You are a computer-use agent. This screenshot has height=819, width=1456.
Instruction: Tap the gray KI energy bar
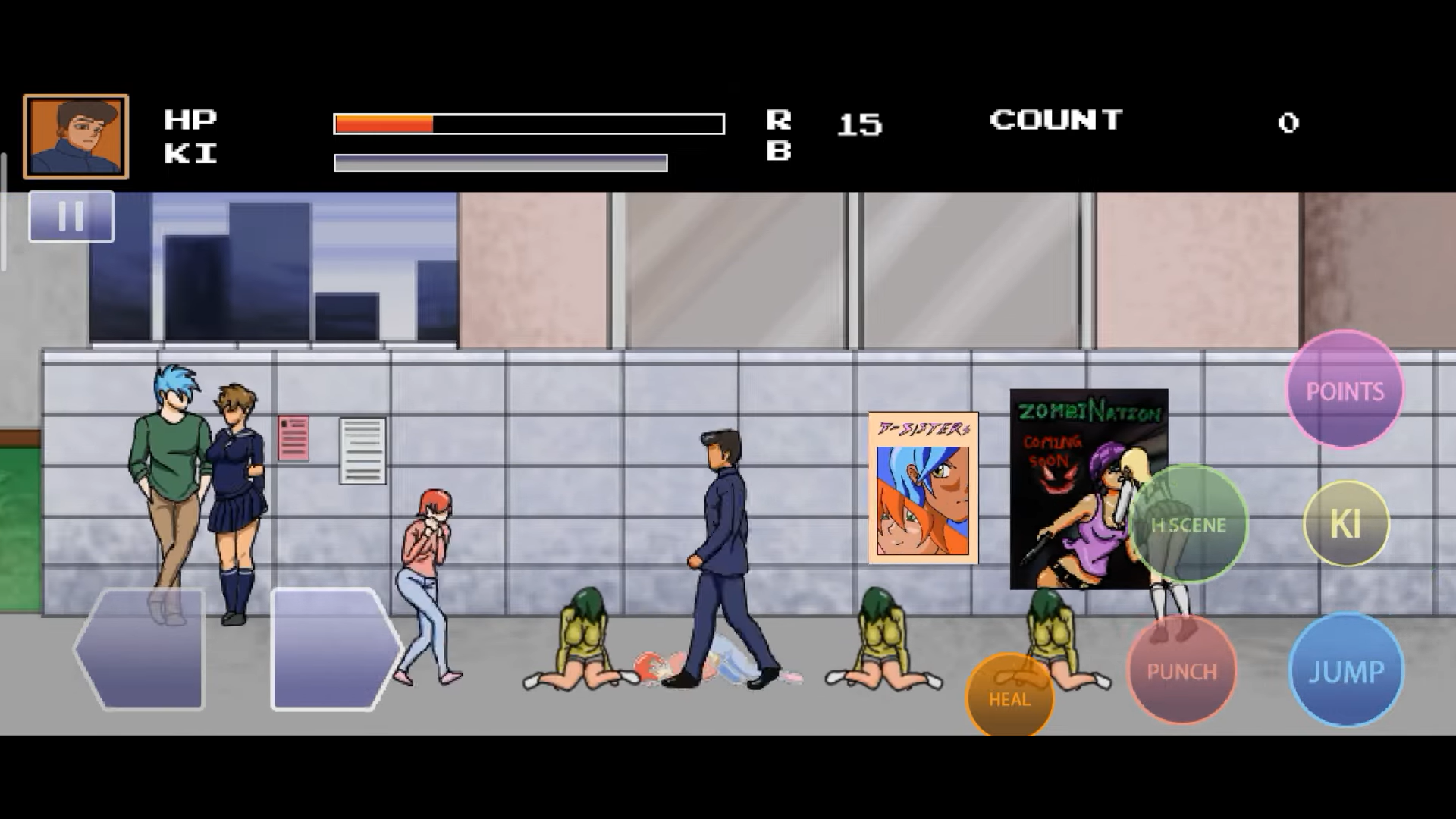500,161
